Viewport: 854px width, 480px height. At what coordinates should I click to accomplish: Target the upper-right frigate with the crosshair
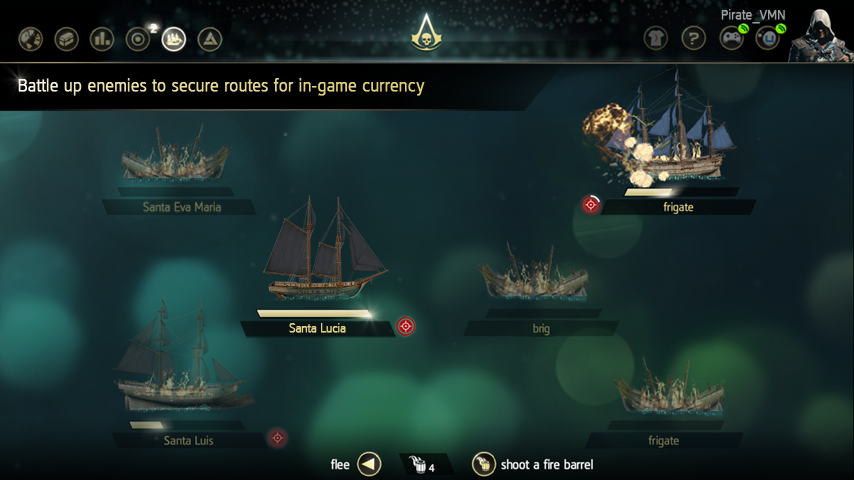pos(591,204)
